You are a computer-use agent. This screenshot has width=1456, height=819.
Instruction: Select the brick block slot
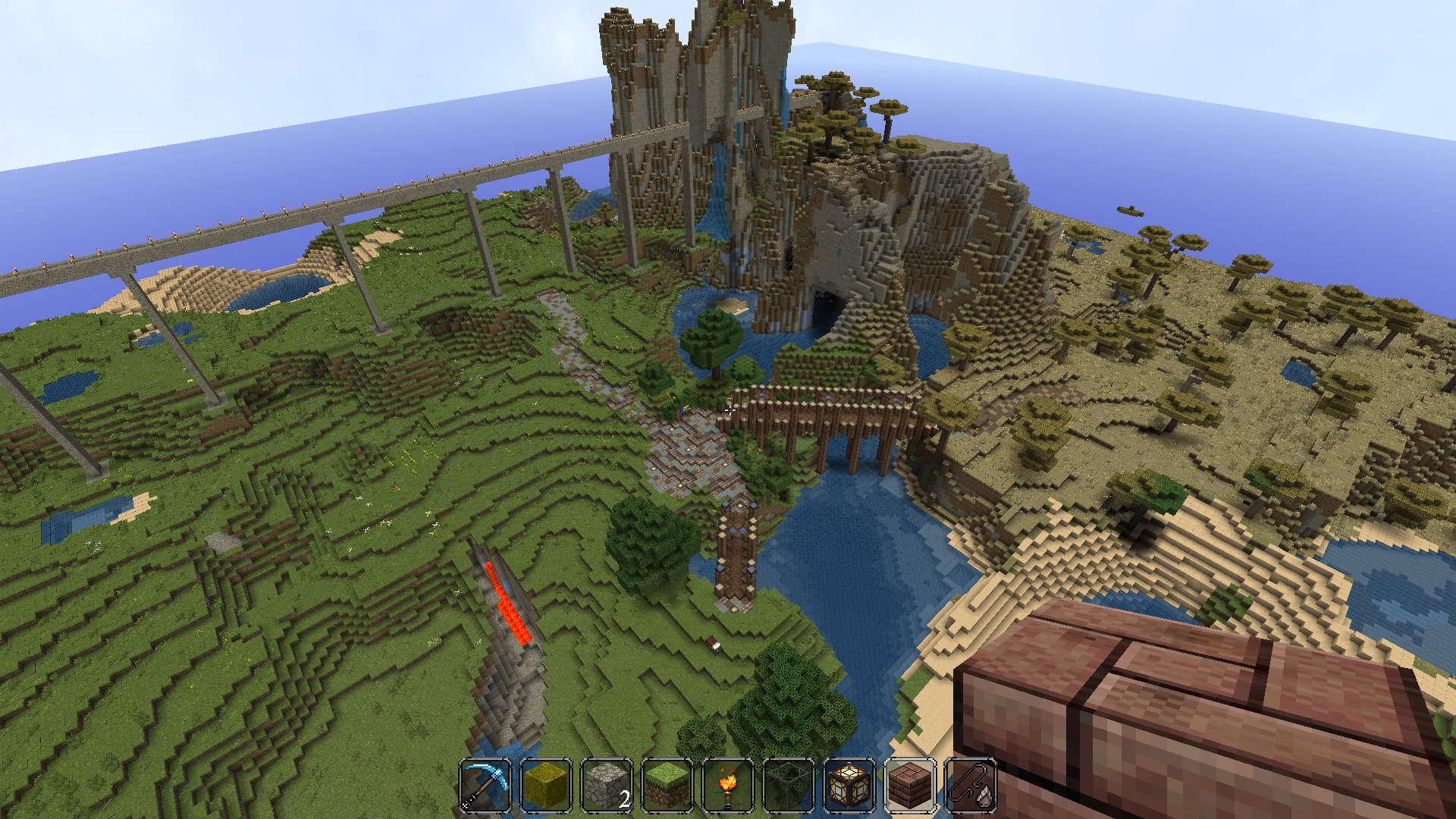(x=910, y=786)
